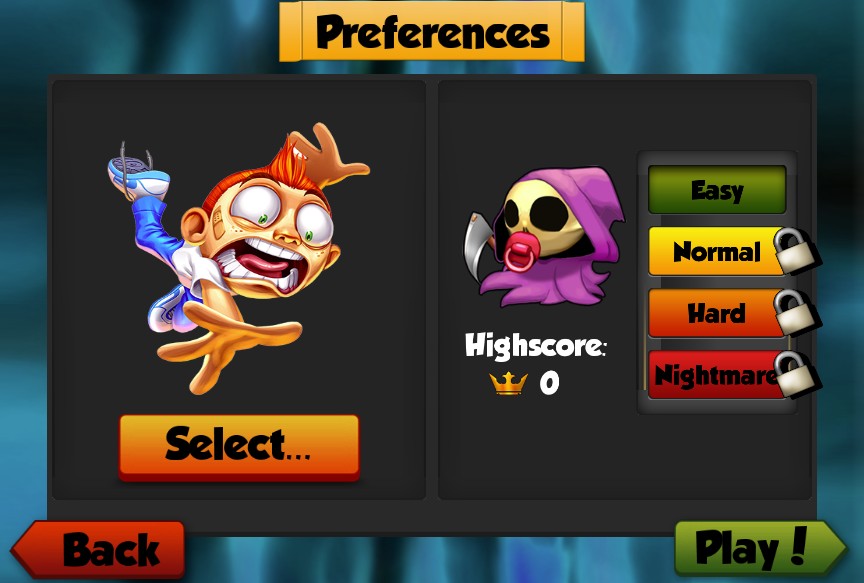This screenshot has width=864, height=583.
Task: Open the character Select button
Action: (238, 445)
